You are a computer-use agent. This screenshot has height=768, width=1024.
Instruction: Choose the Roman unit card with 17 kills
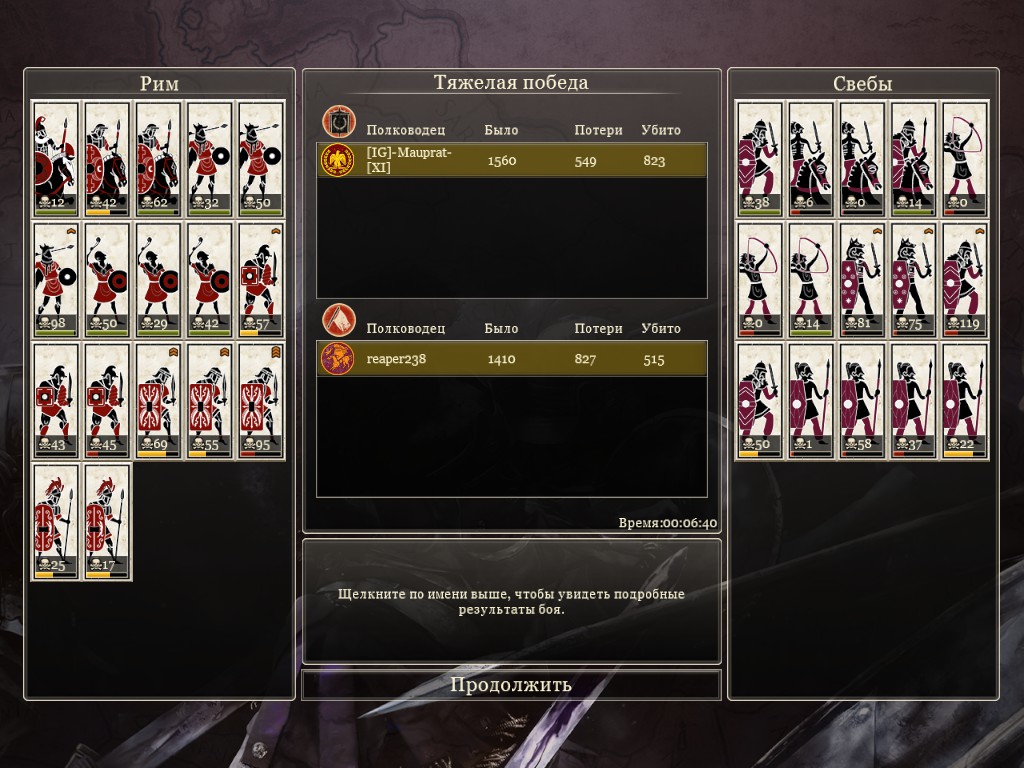[x=107, y=522]
